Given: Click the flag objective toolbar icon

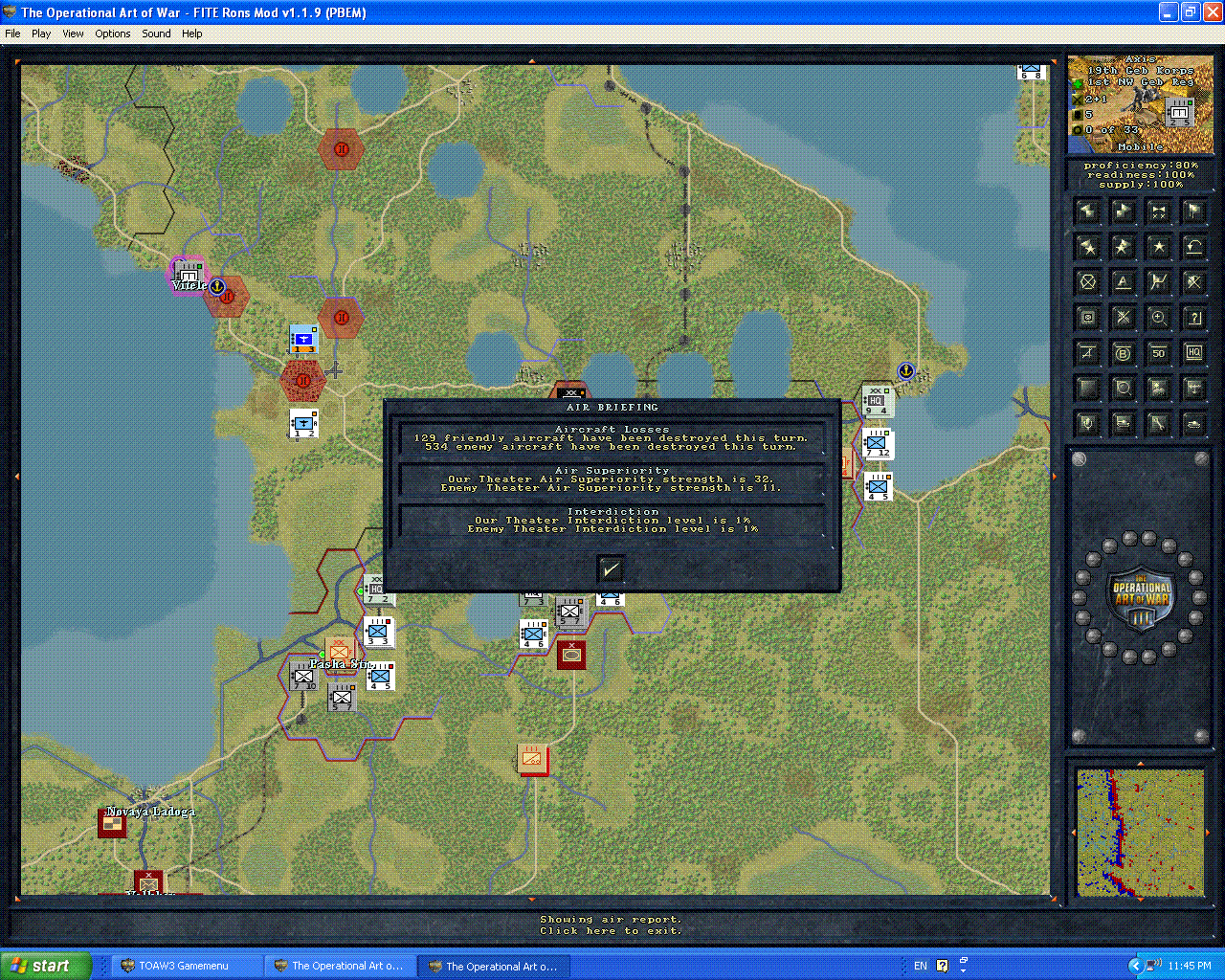Looking at the screenshot, I should (x=1194, y=211).
